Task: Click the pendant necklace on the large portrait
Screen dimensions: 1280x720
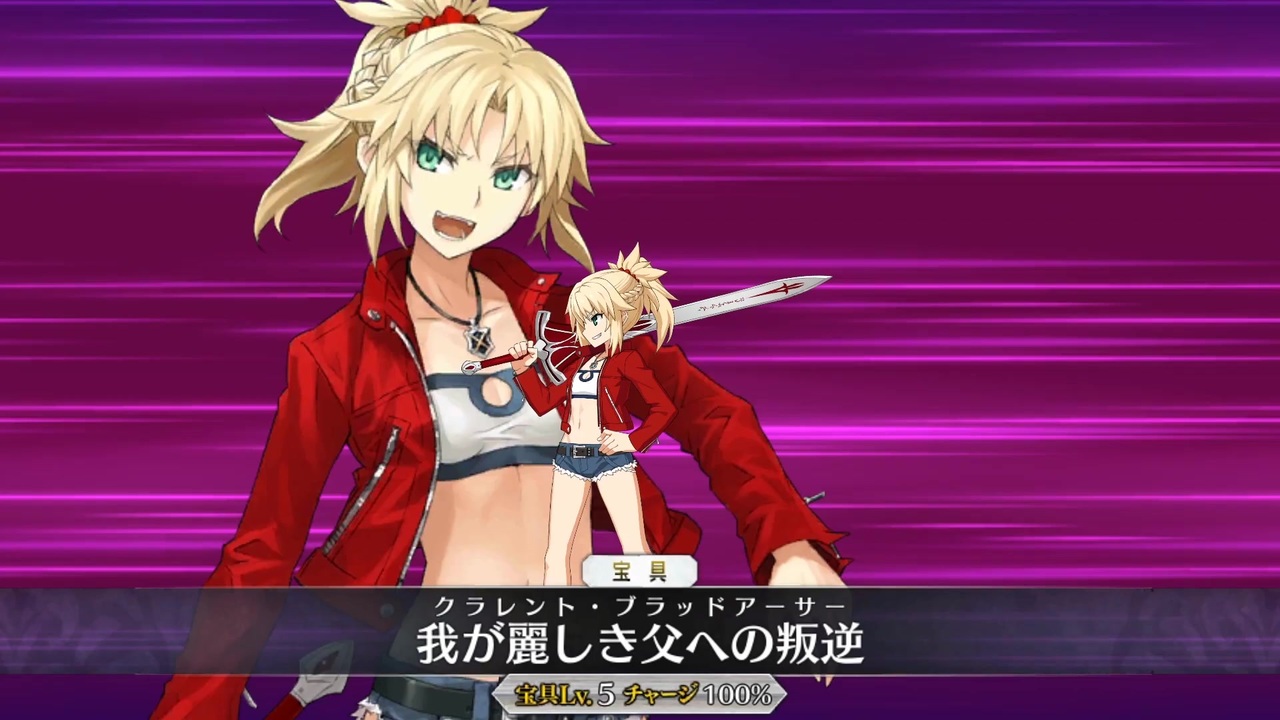Action: pyautogui.click(x=478, y=339)
